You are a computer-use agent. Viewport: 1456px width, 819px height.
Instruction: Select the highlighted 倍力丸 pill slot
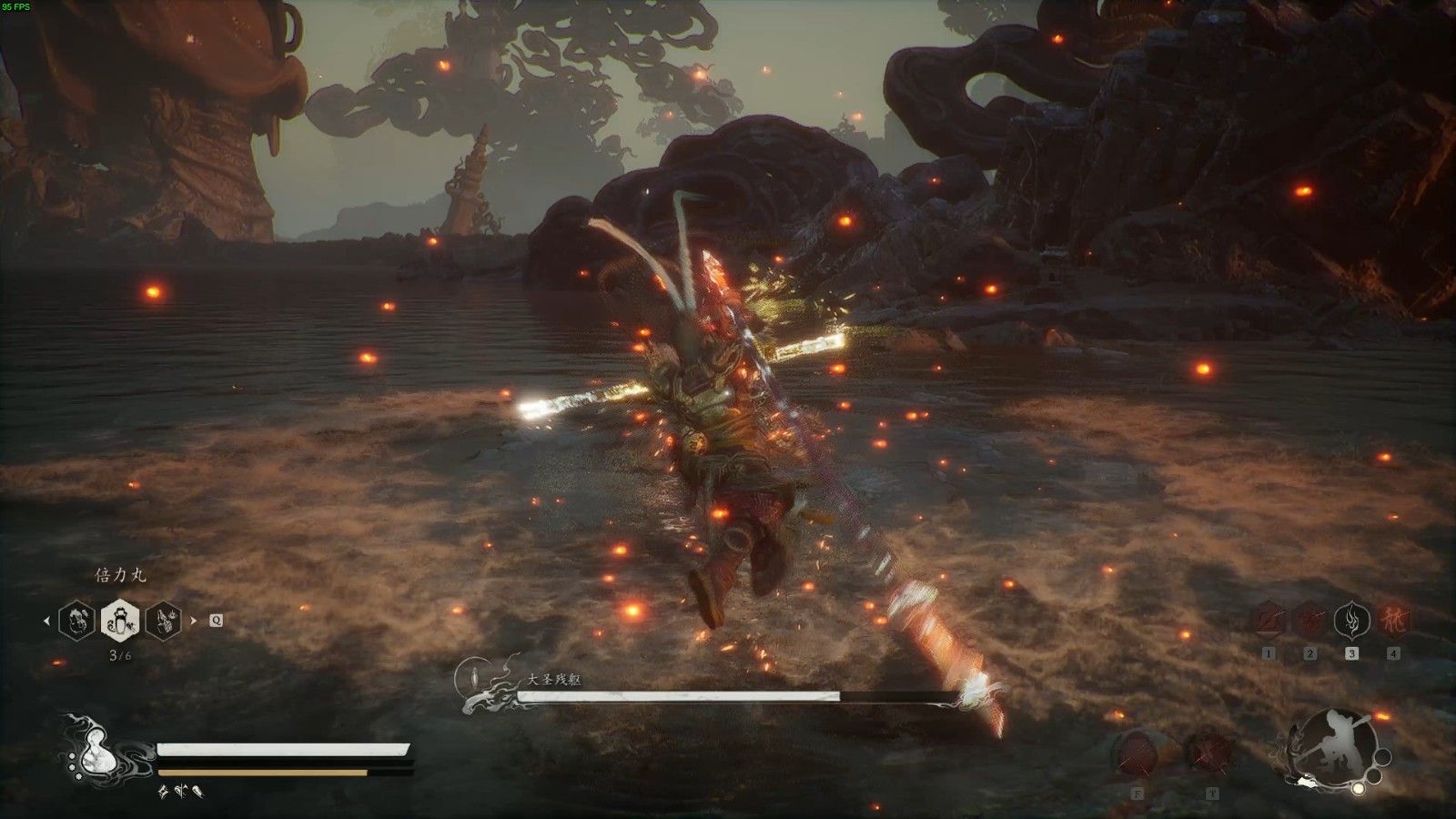(120, 621)
